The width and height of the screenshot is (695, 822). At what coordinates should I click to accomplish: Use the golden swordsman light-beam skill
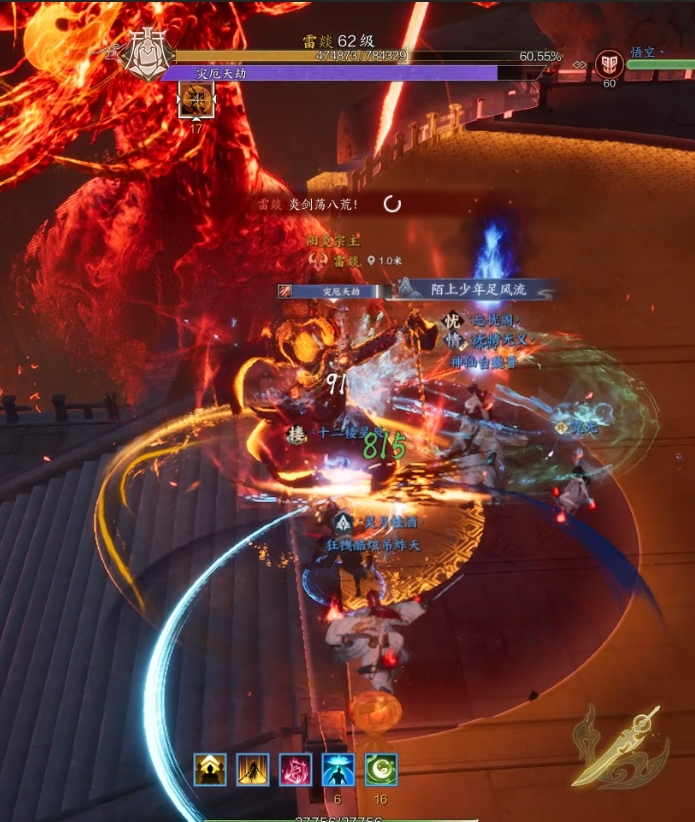coord(253,769)
